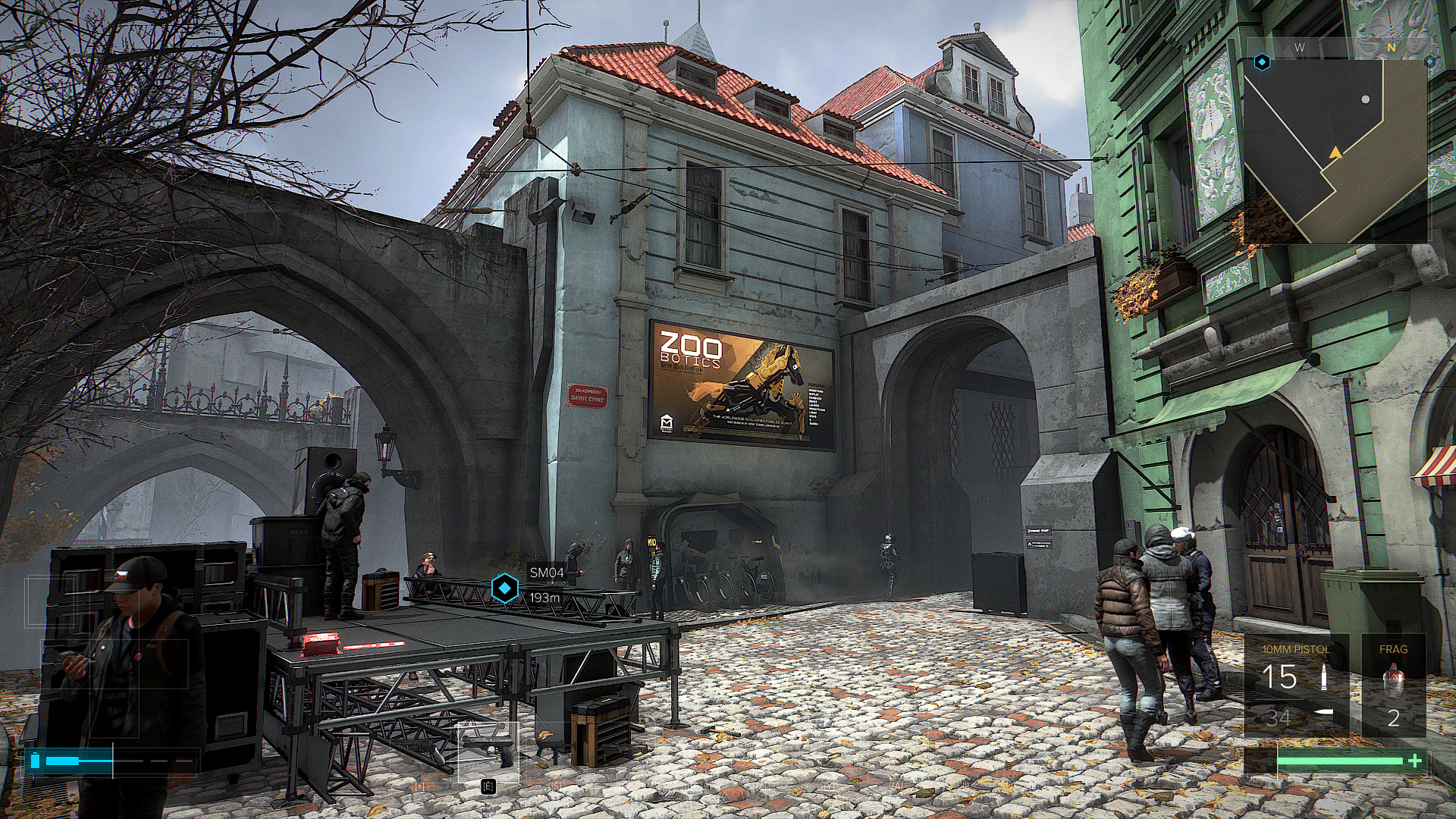Click the gray dot marker on the minimap
The height and width of the screenshot is (819, 1456).
coord(1366,99)
